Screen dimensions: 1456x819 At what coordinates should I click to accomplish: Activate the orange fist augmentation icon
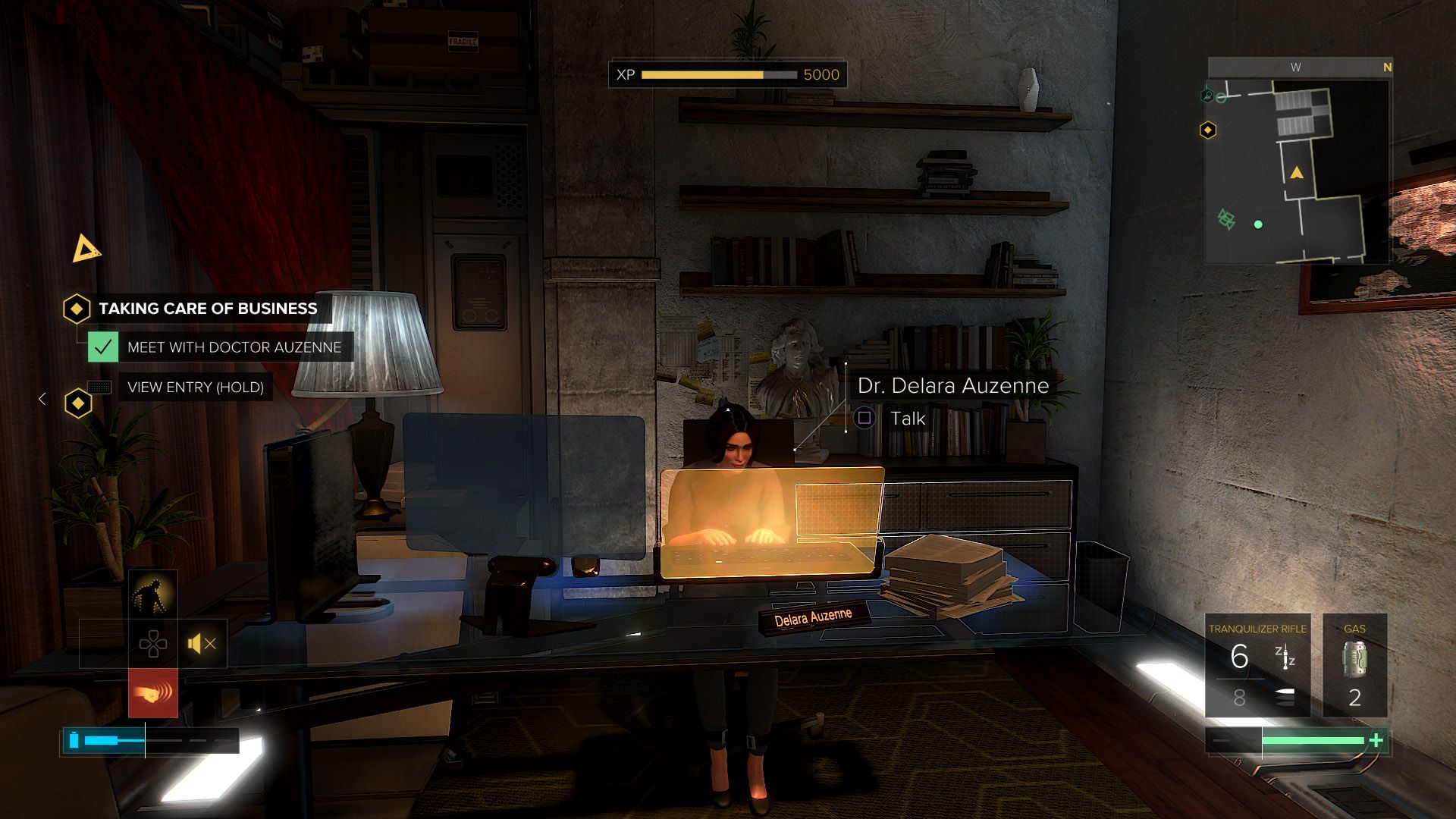click(153, 692)
